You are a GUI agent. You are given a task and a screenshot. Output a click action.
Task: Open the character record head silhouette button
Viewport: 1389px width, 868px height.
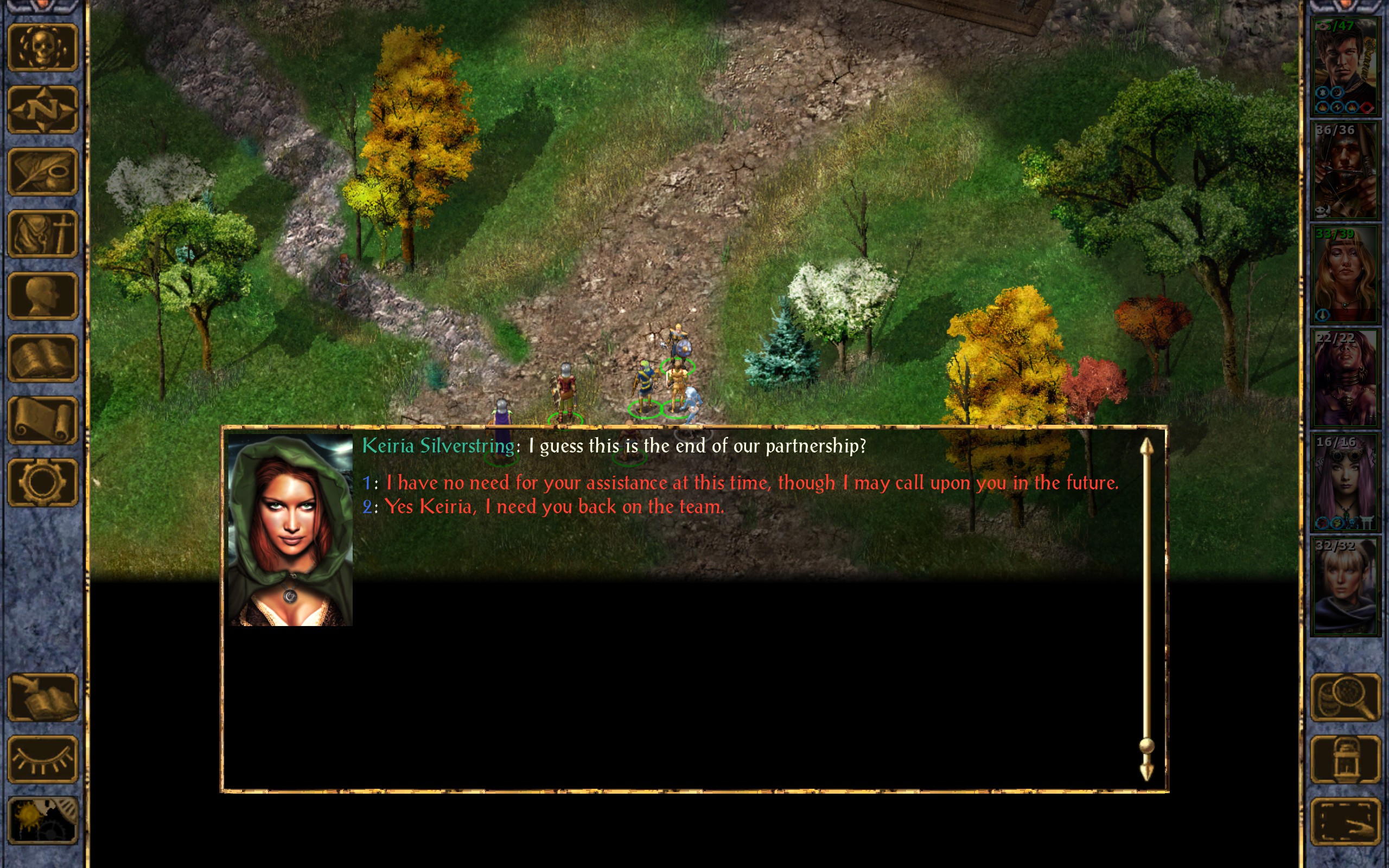42,296
